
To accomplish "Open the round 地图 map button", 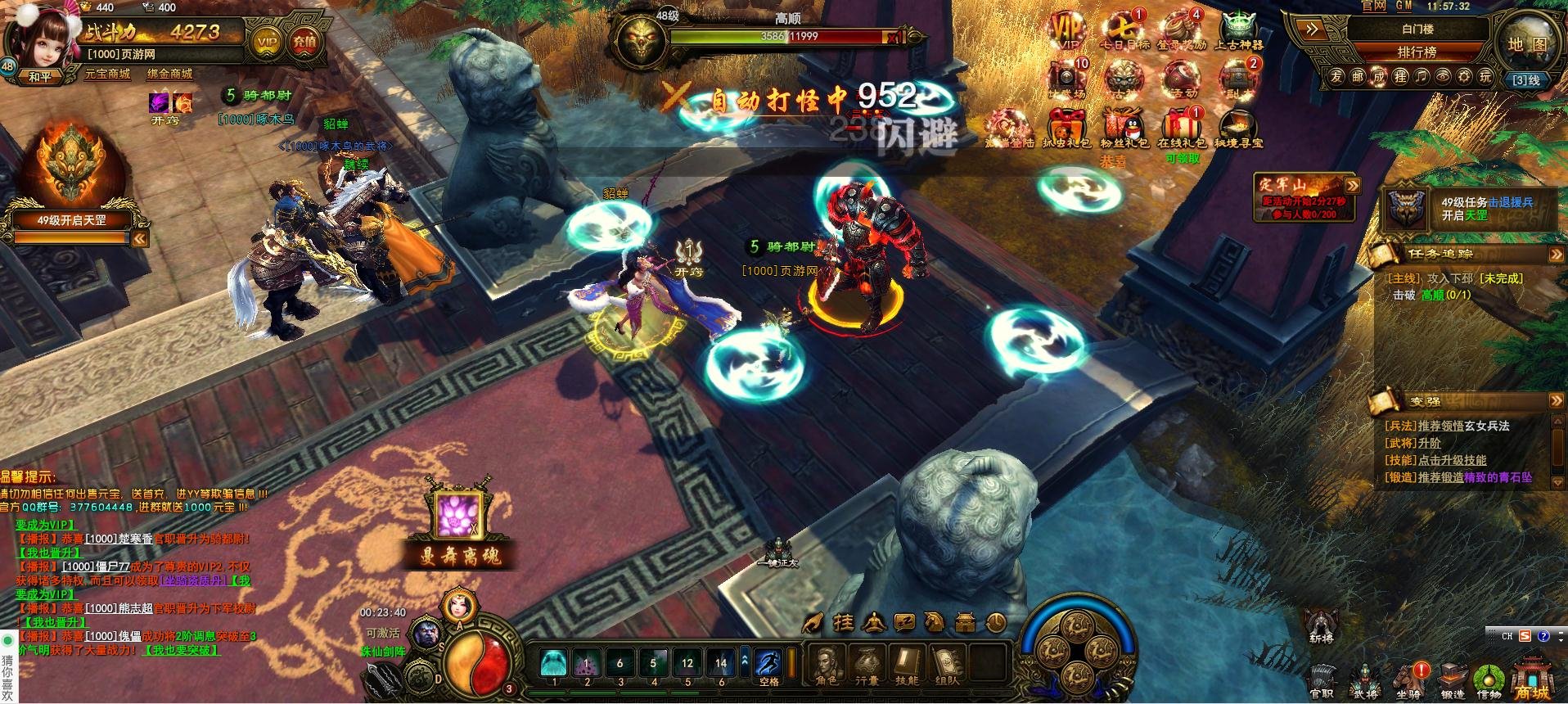I will coord(1527,43).
